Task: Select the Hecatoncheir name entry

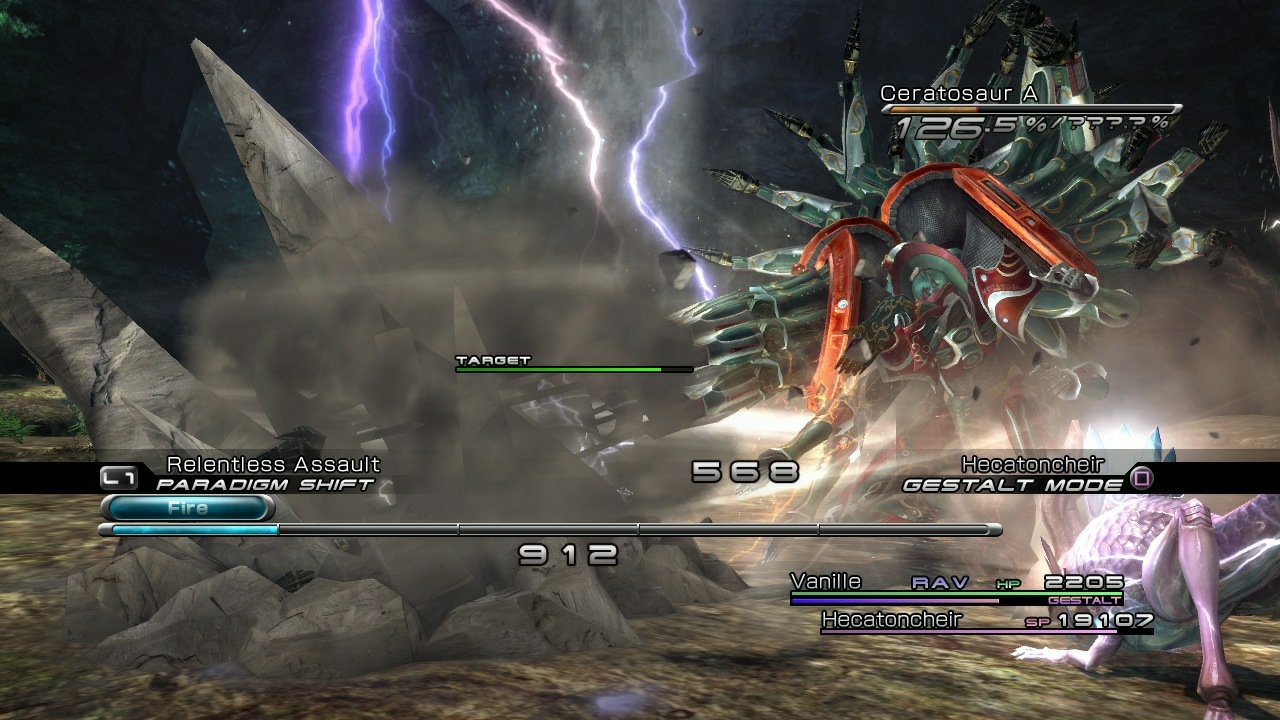Action: 892,620
